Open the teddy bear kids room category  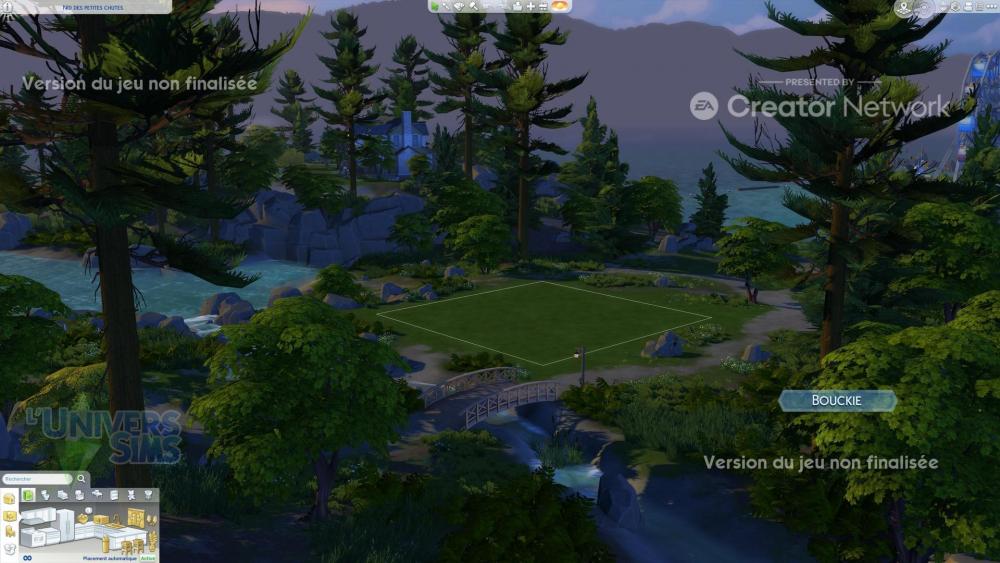point(131,495)
